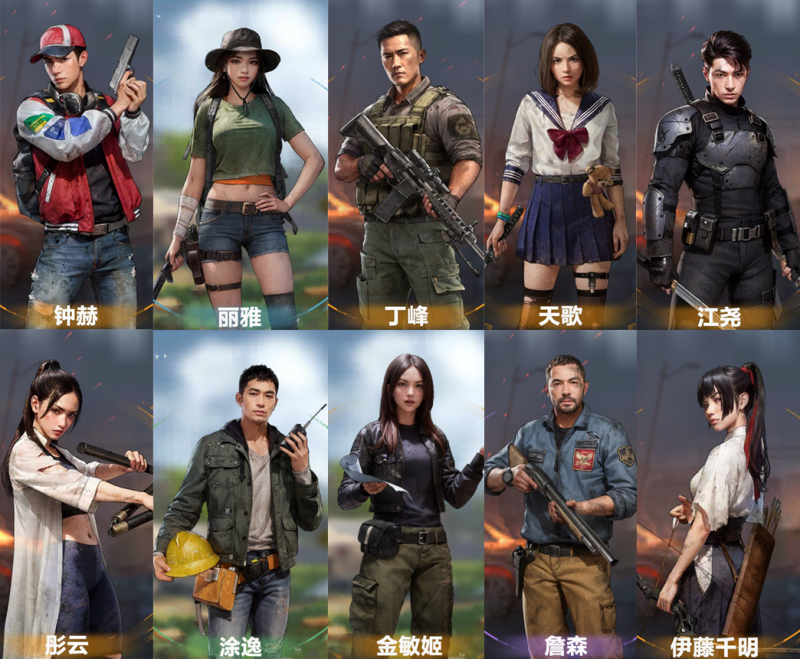This screenshot has width=800, height=659.
Task: Select the 钟赫 character card
Action: tap(78, 165)
